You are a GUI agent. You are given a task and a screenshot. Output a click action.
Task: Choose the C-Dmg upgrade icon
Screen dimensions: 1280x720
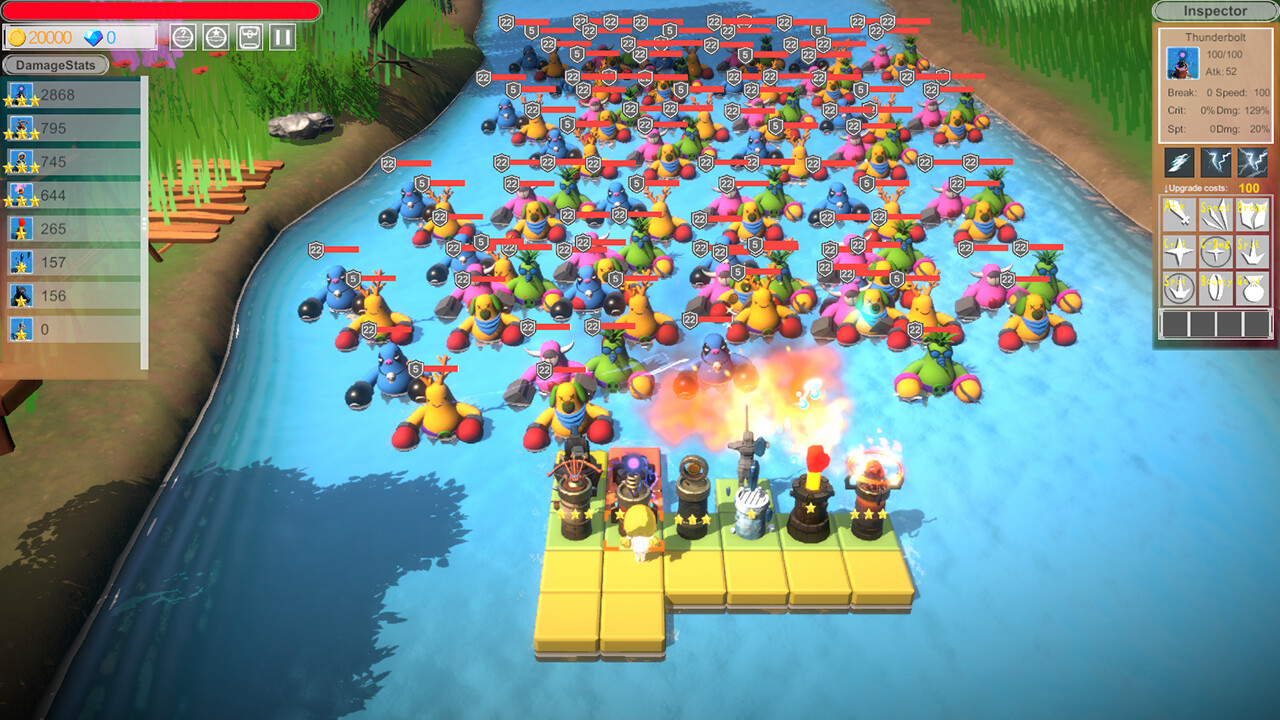tap(1216, 251)
